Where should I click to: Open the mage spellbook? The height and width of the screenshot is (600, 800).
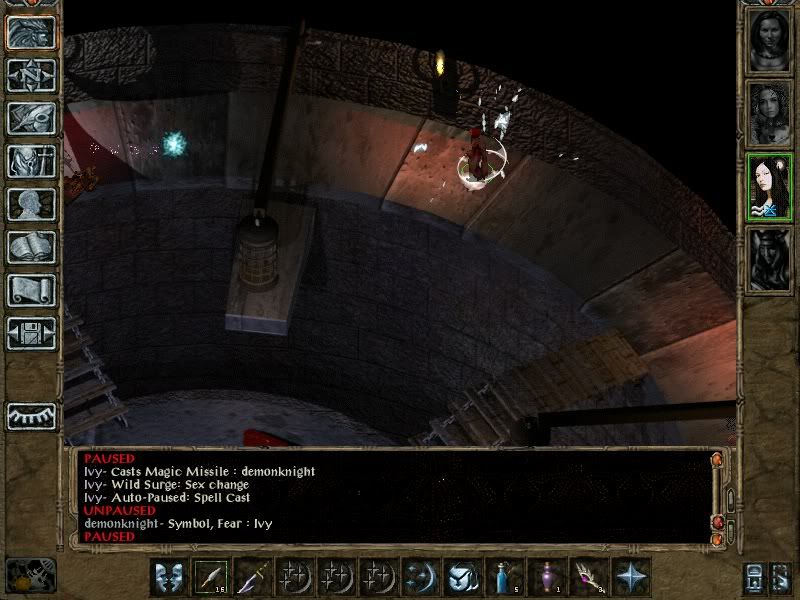tap(31, 247)
